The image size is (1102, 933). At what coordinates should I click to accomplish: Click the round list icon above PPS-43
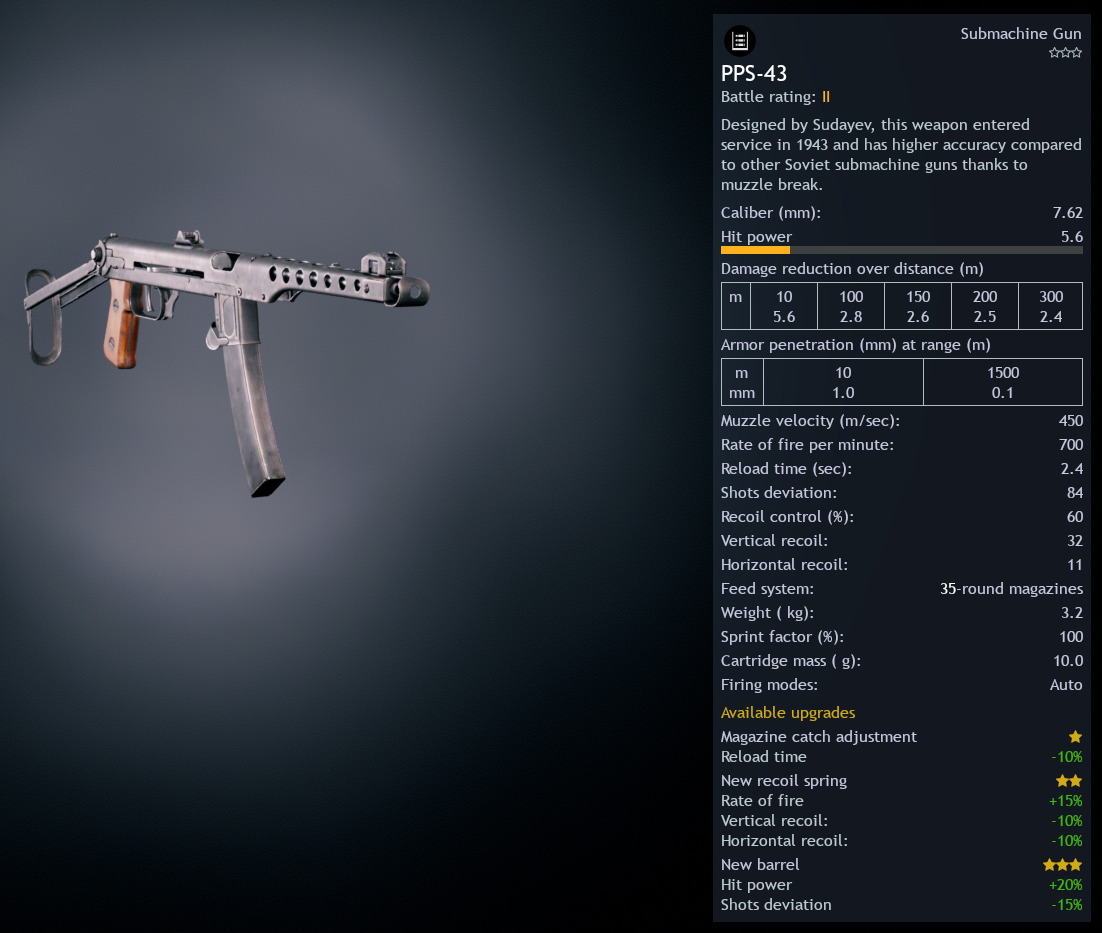(x=739, y=41)
